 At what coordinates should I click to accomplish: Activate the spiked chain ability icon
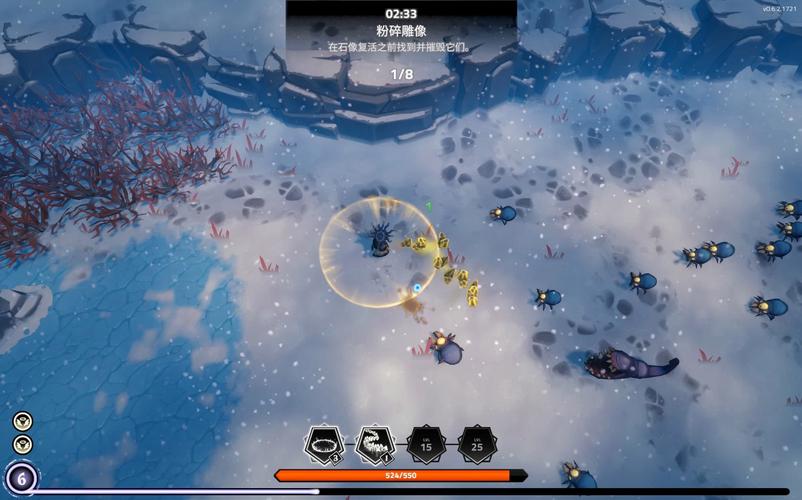click(374, 443)
